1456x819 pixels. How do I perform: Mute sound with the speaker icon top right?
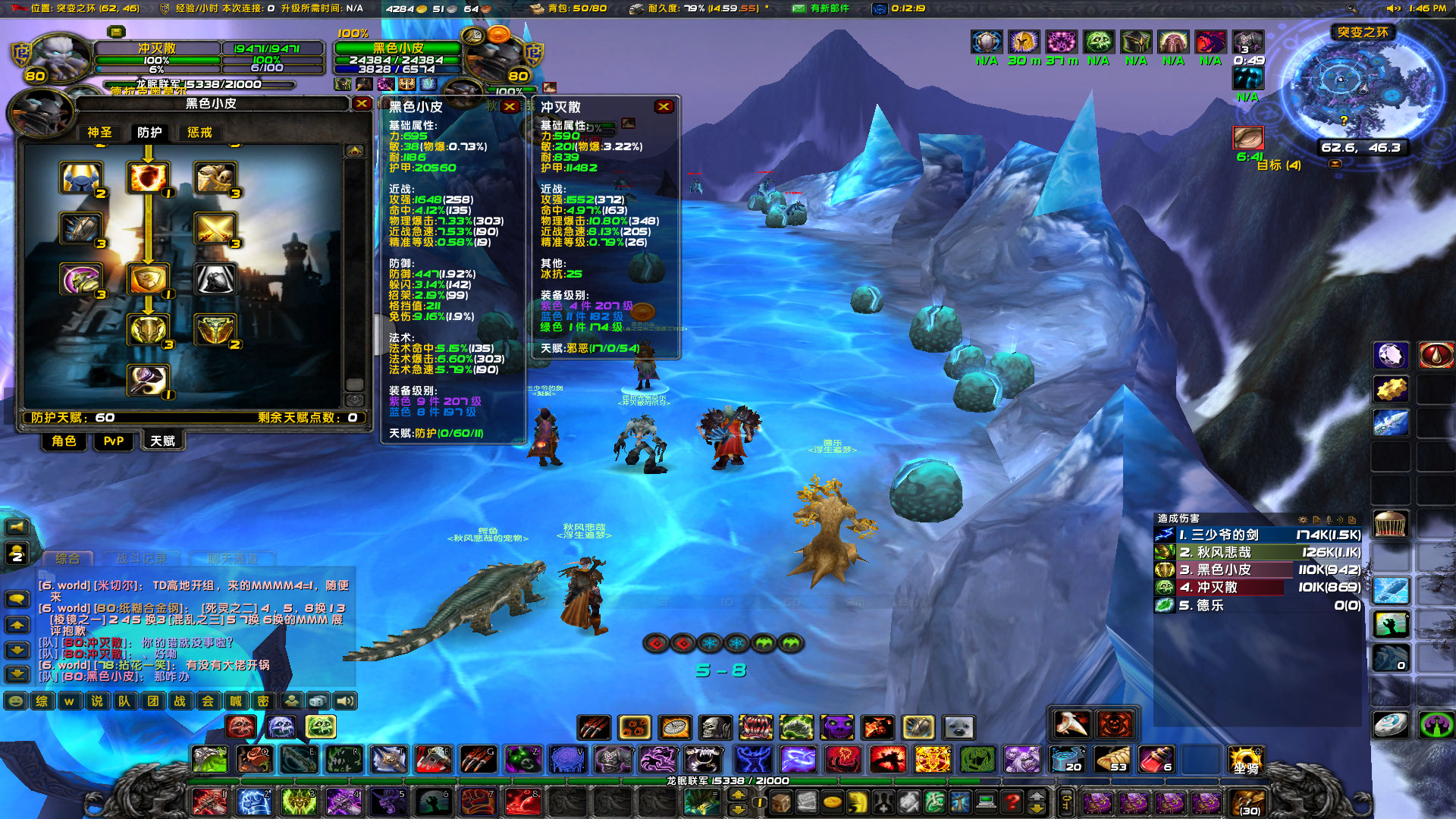[1394, 8]
